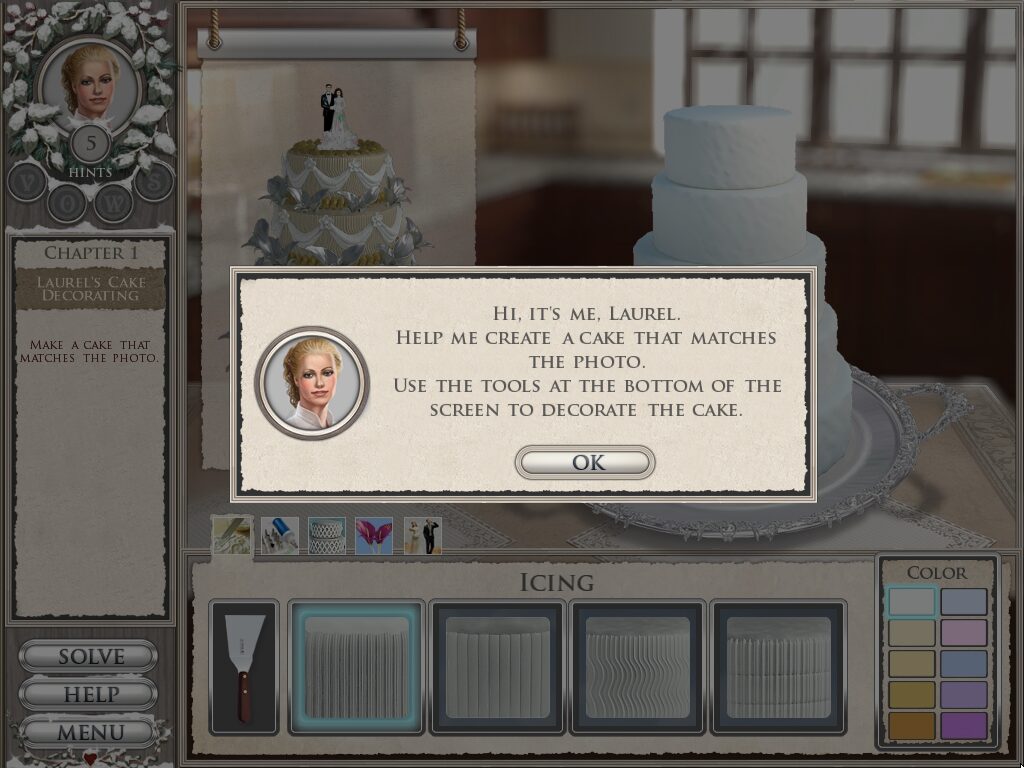Pick the bright purple color swatch
1024x768 pixels.
[x=964, y=726]
